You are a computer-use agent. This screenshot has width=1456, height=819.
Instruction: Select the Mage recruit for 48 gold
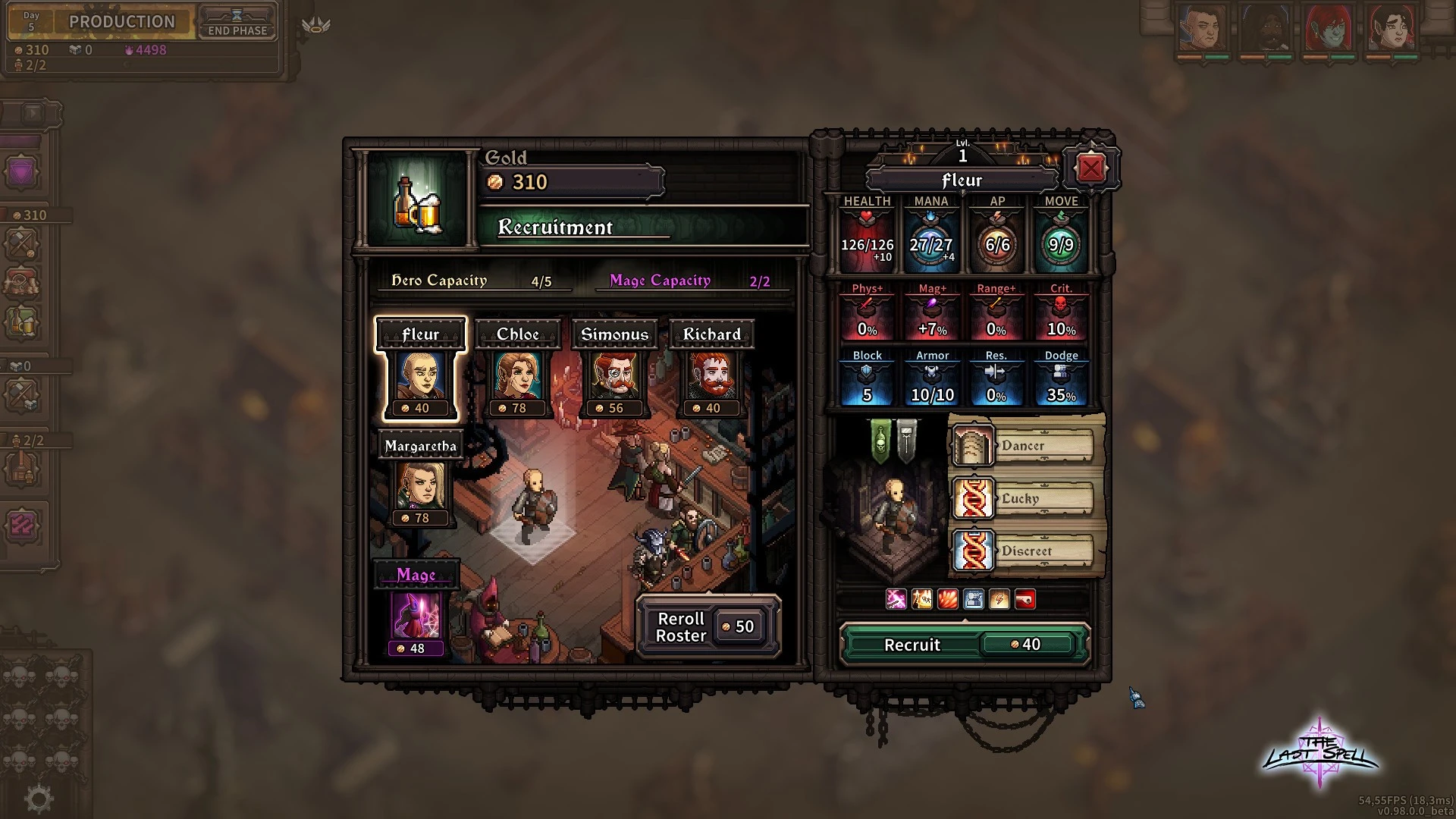tap(416, 616)
